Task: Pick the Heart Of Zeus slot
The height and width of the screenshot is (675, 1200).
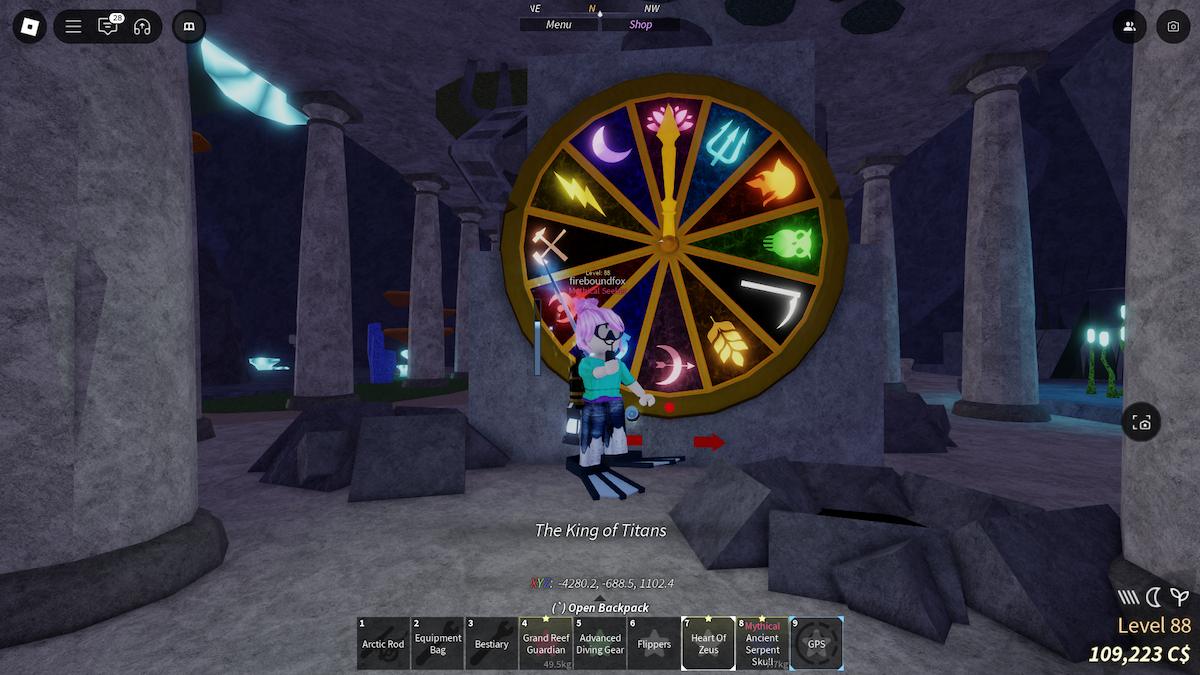Action: 708,643
